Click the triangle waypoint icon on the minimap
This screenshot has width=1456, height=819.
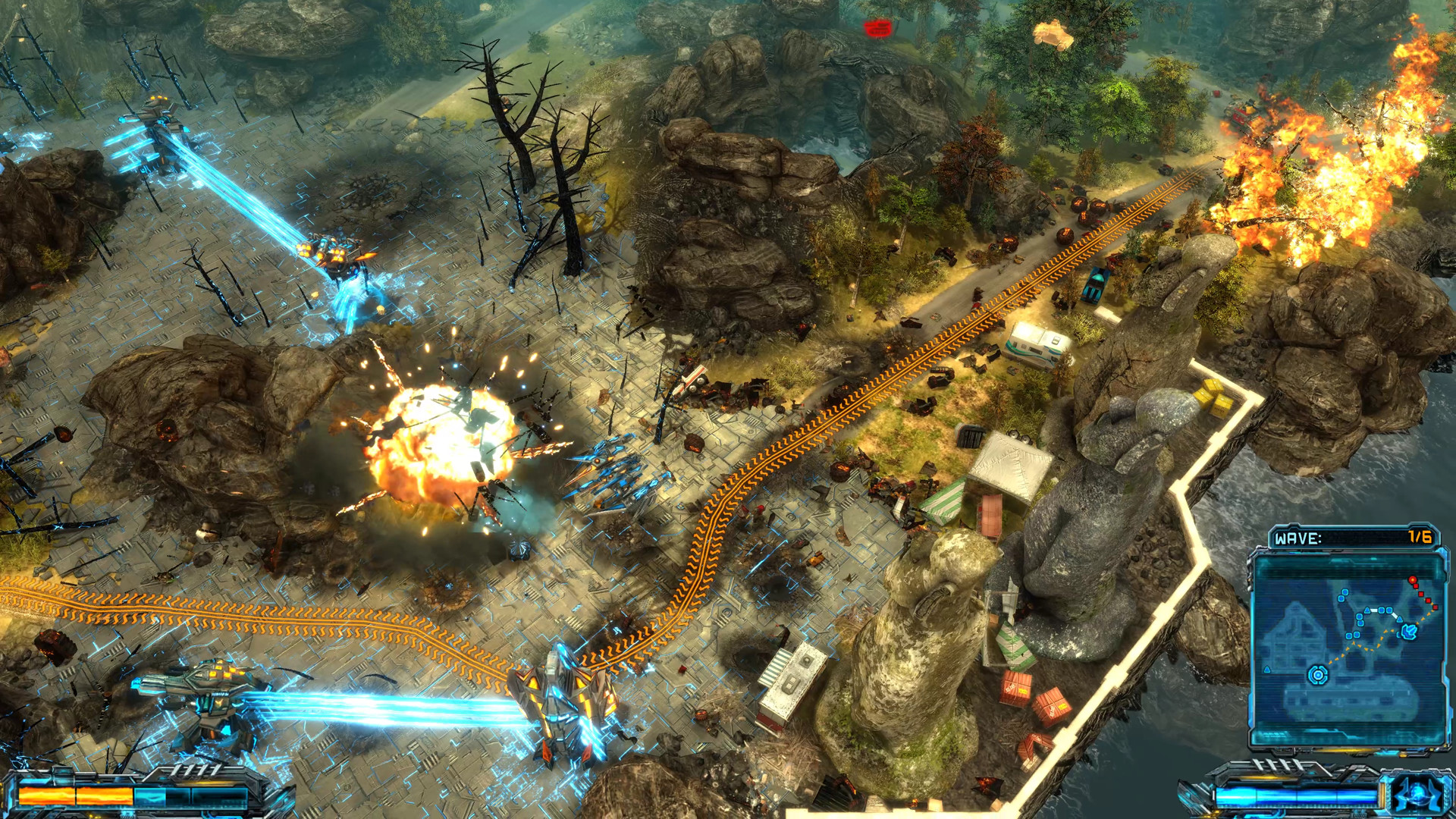point(1367,610)
